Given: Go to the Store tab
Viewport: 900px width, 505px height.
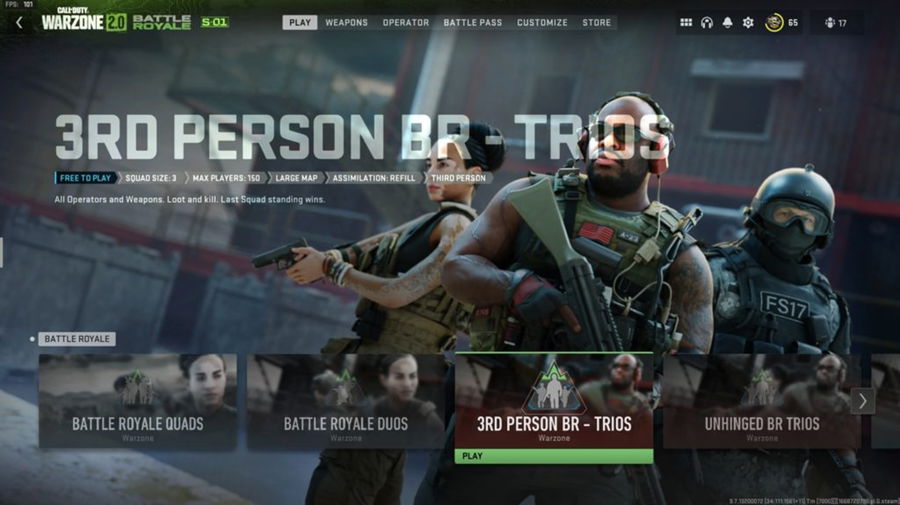Looking at the screenshot, I should pos(596,22).
